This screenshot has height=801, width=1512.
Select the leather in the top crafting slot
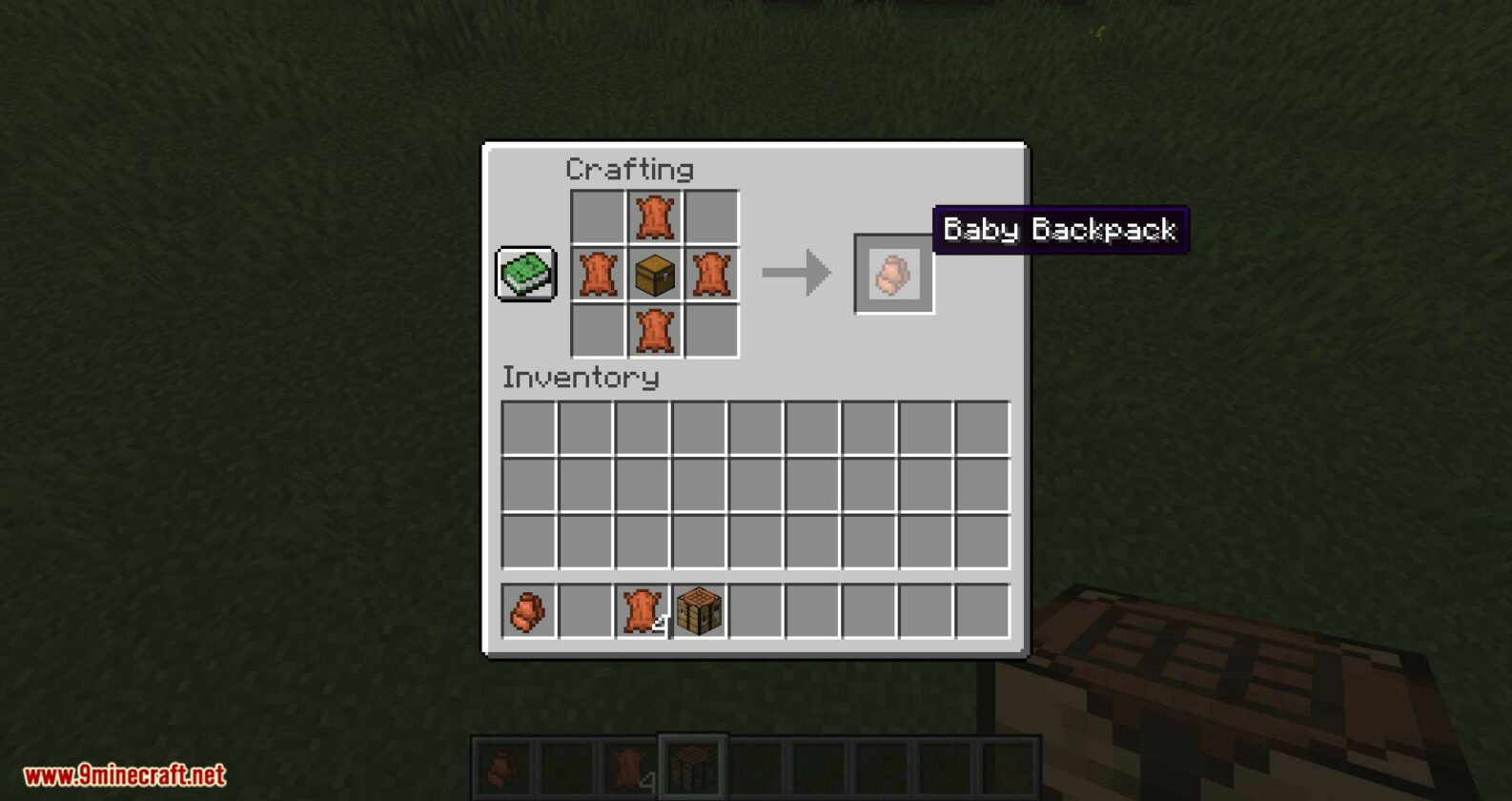pyautogui.click(x=654, y=216)
